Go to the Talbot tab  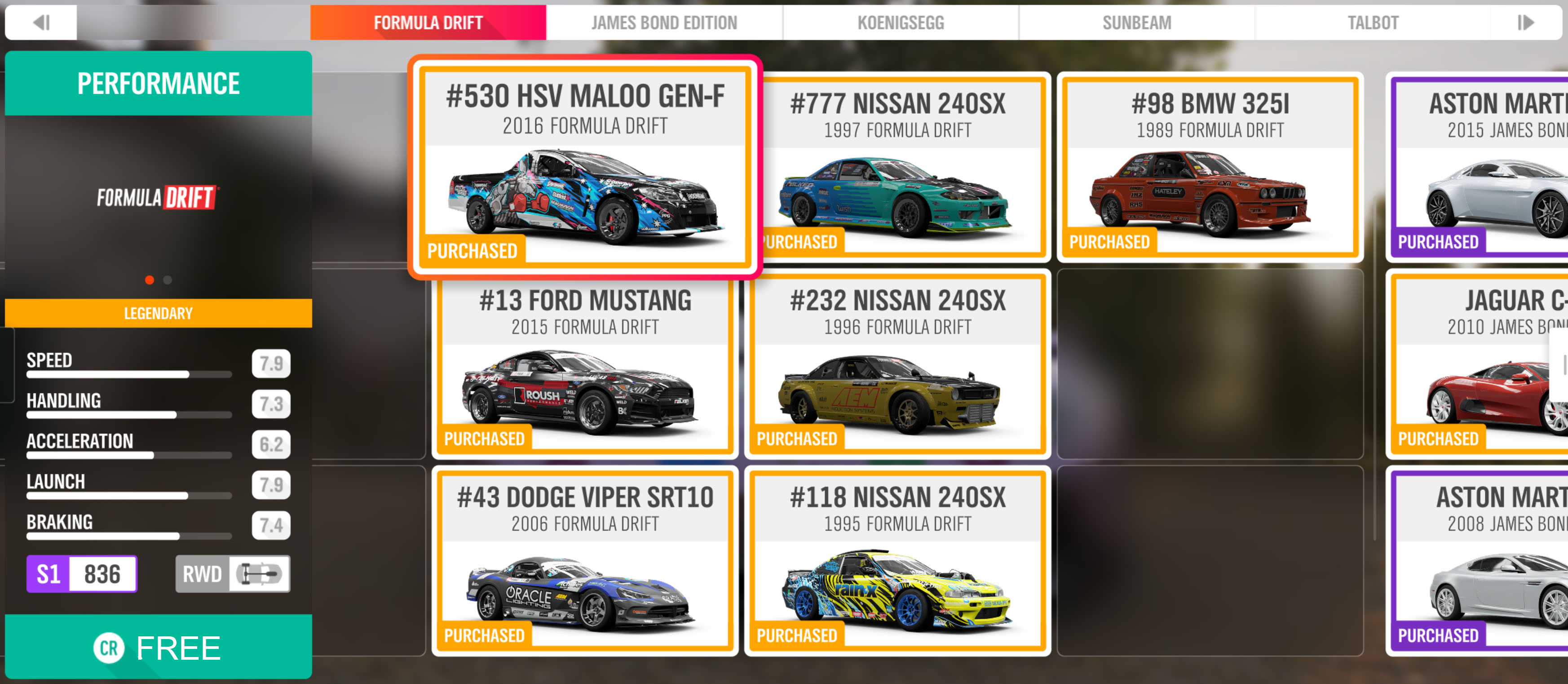(1373, 23)
